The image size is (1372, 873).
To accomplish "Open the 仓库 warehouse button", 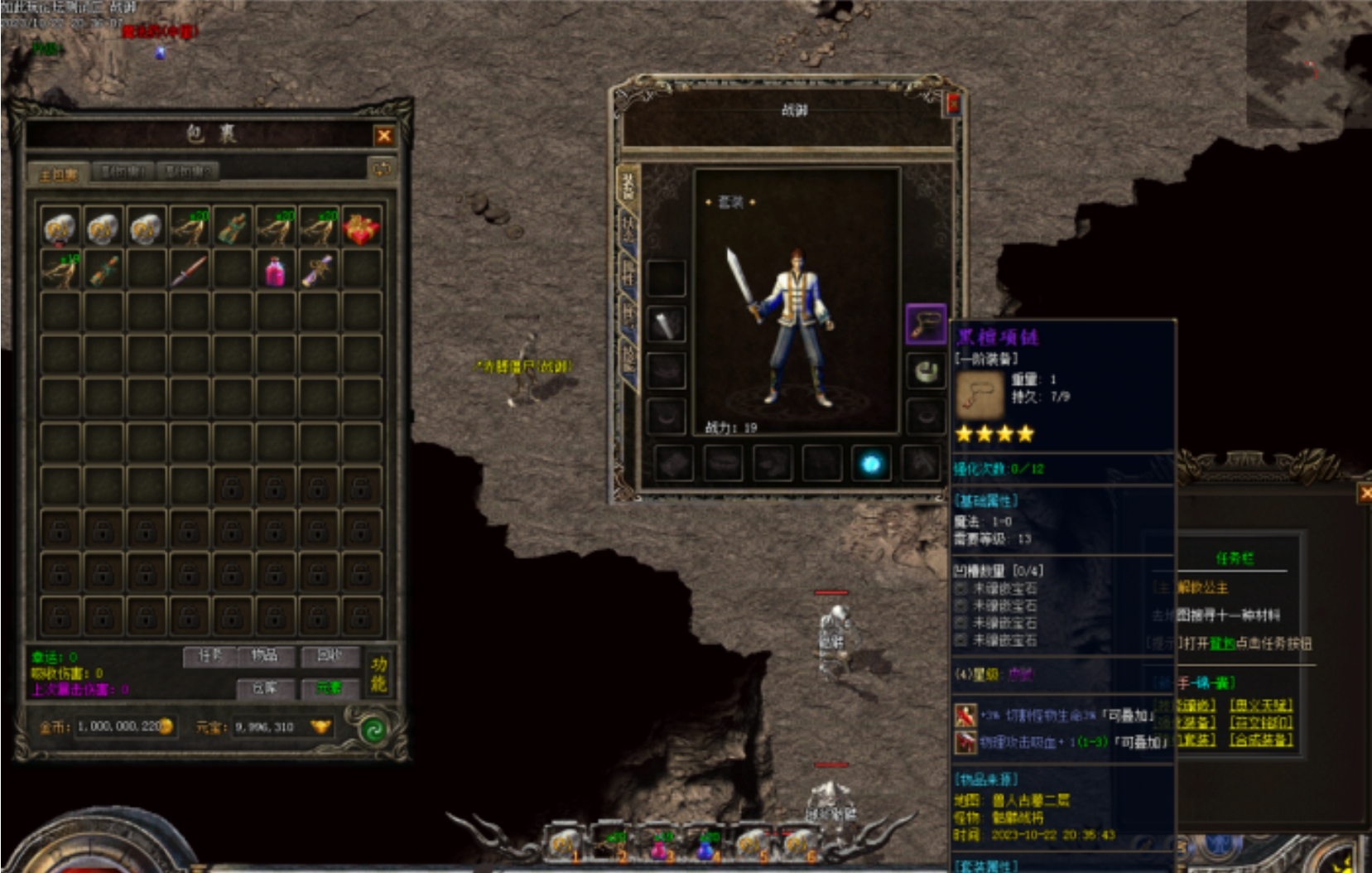I will (264, 688).
